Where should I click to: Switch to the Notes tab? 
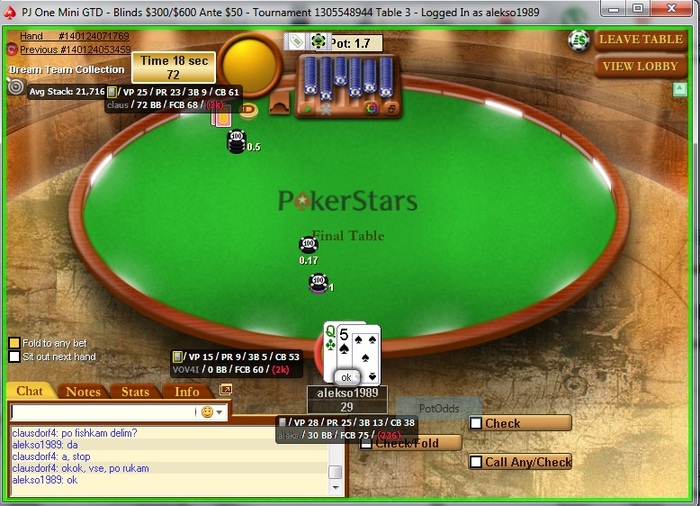coord(83,391)
